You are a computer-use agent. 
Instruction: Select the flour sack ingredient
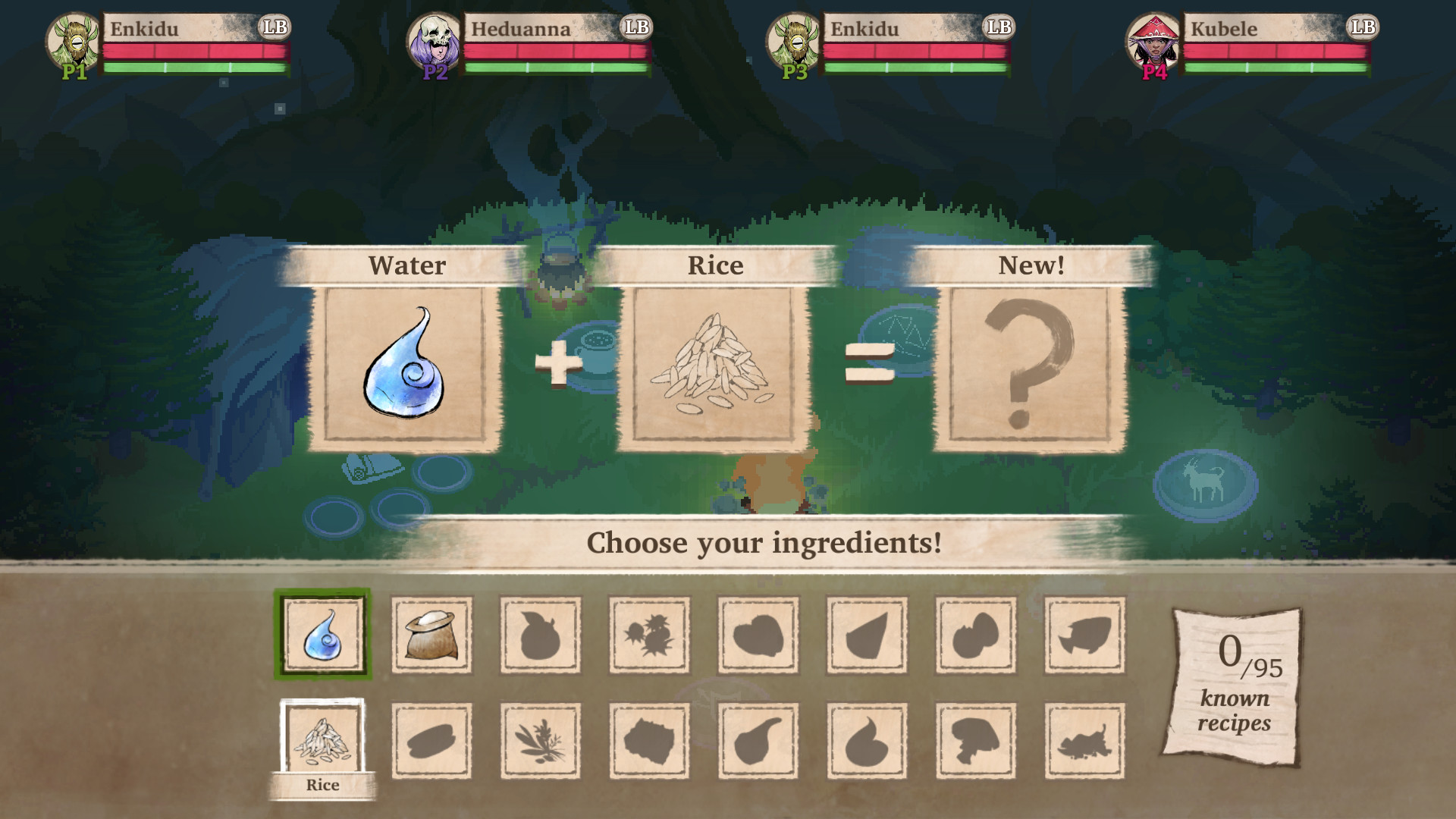(431, 635)
